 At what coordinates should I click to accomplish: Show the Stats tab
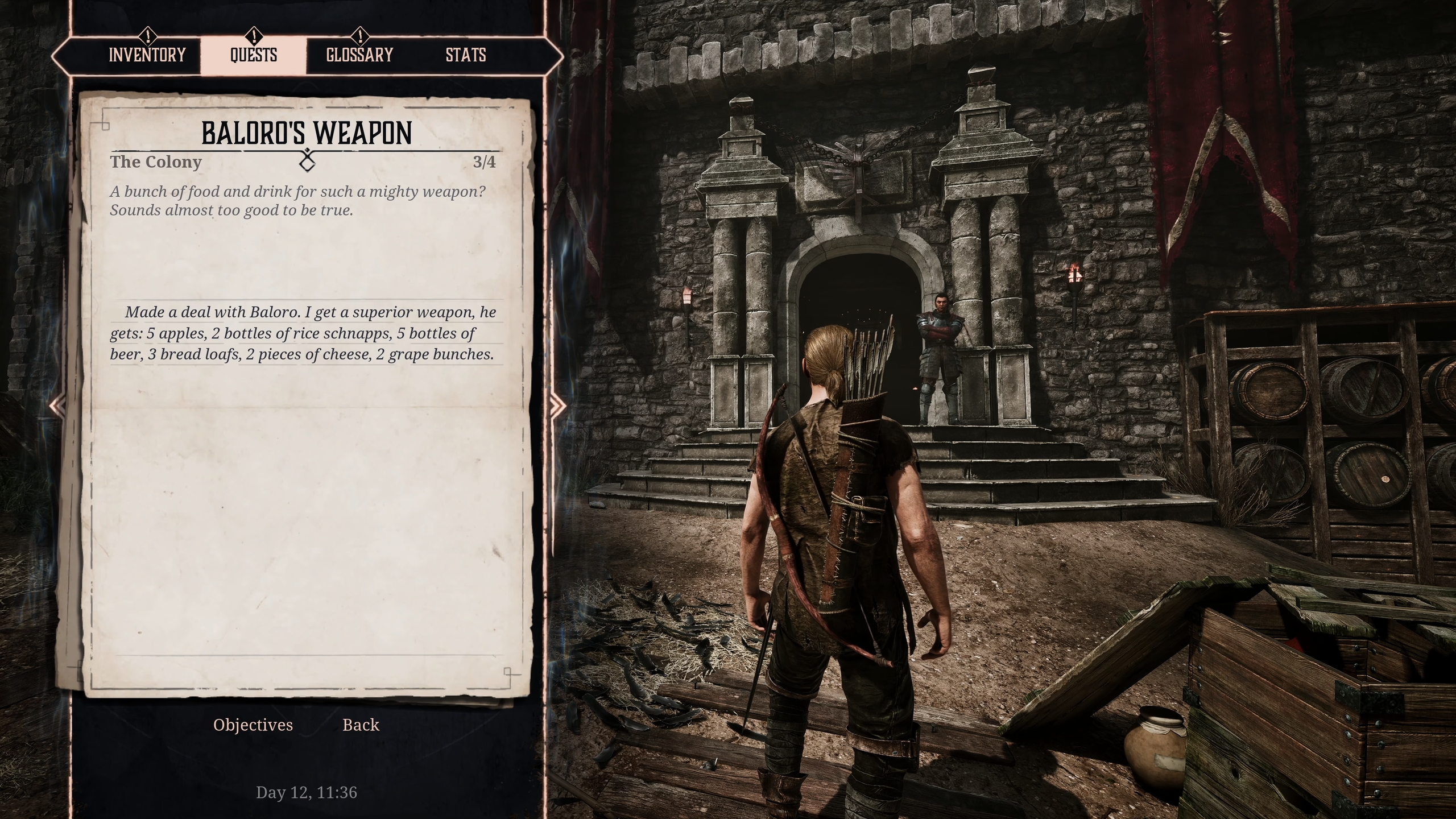(466, 55)
